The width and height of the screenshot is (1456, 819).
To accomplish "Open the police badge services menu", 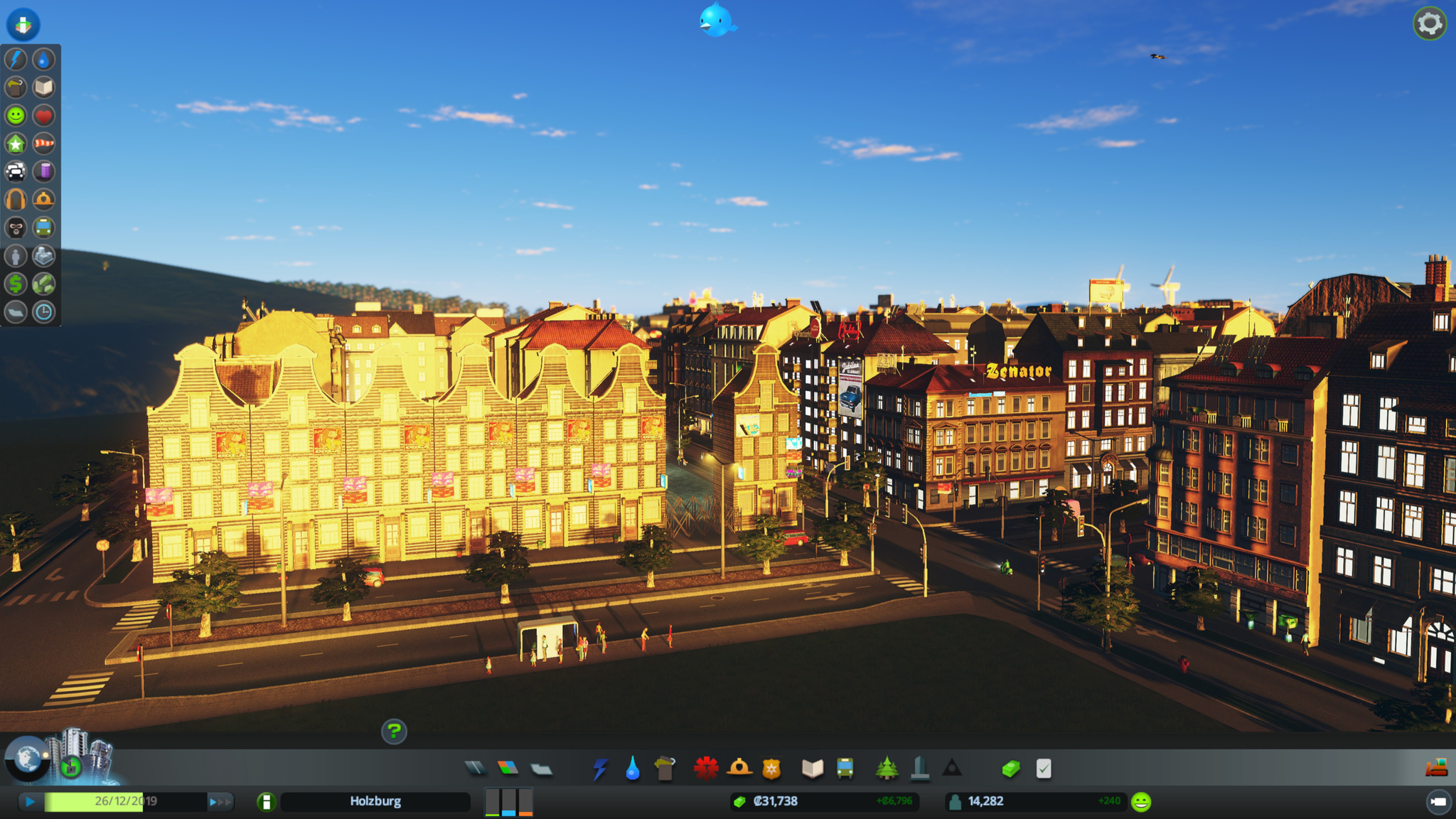I will pyautogui.click(x=771, y=769).
